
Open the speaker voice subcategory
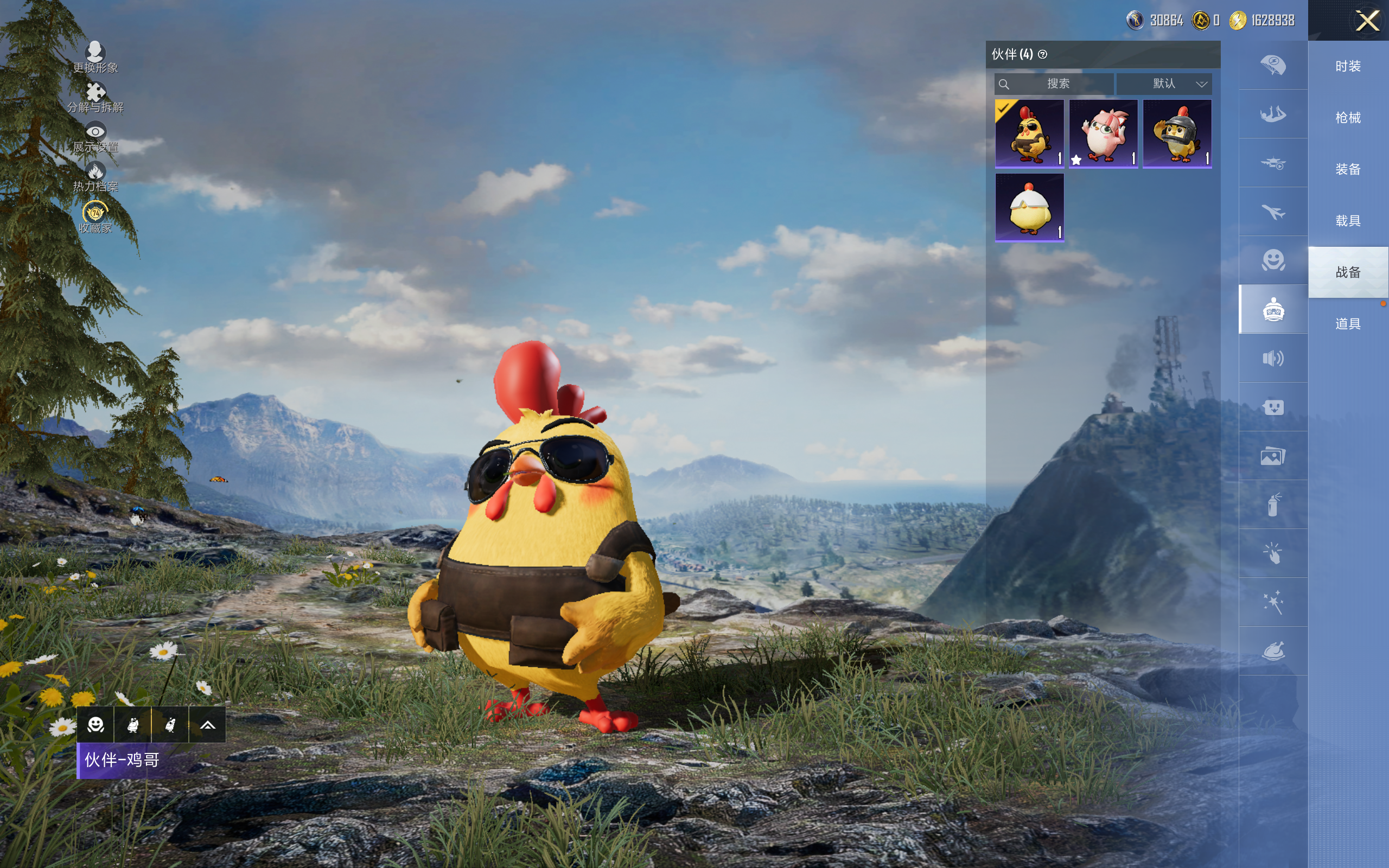click(1273, 358)
